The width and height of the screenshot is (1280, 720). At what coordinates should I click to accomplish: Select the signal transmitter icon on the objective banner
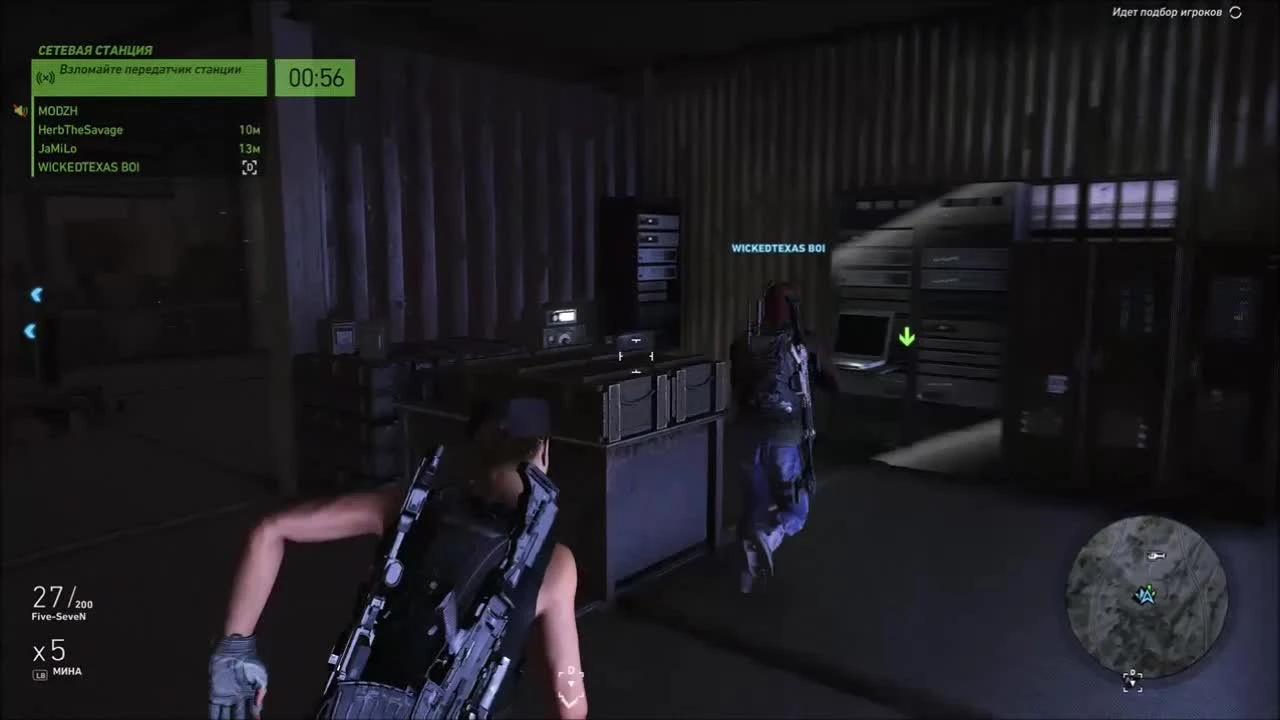point(44,77)
